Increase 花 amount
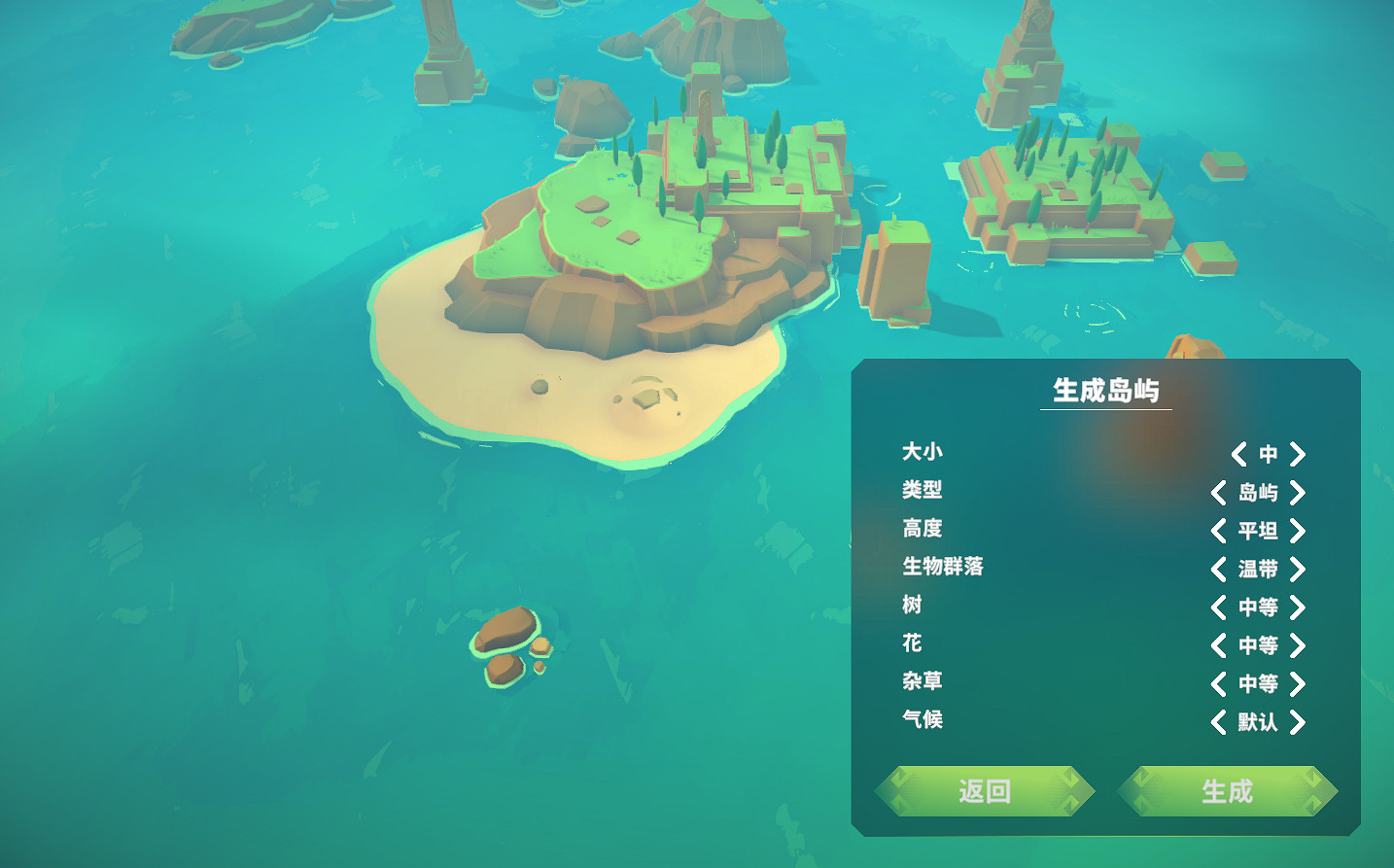The width and height of the screenshot is (1394, 868). click(1299, 645)
